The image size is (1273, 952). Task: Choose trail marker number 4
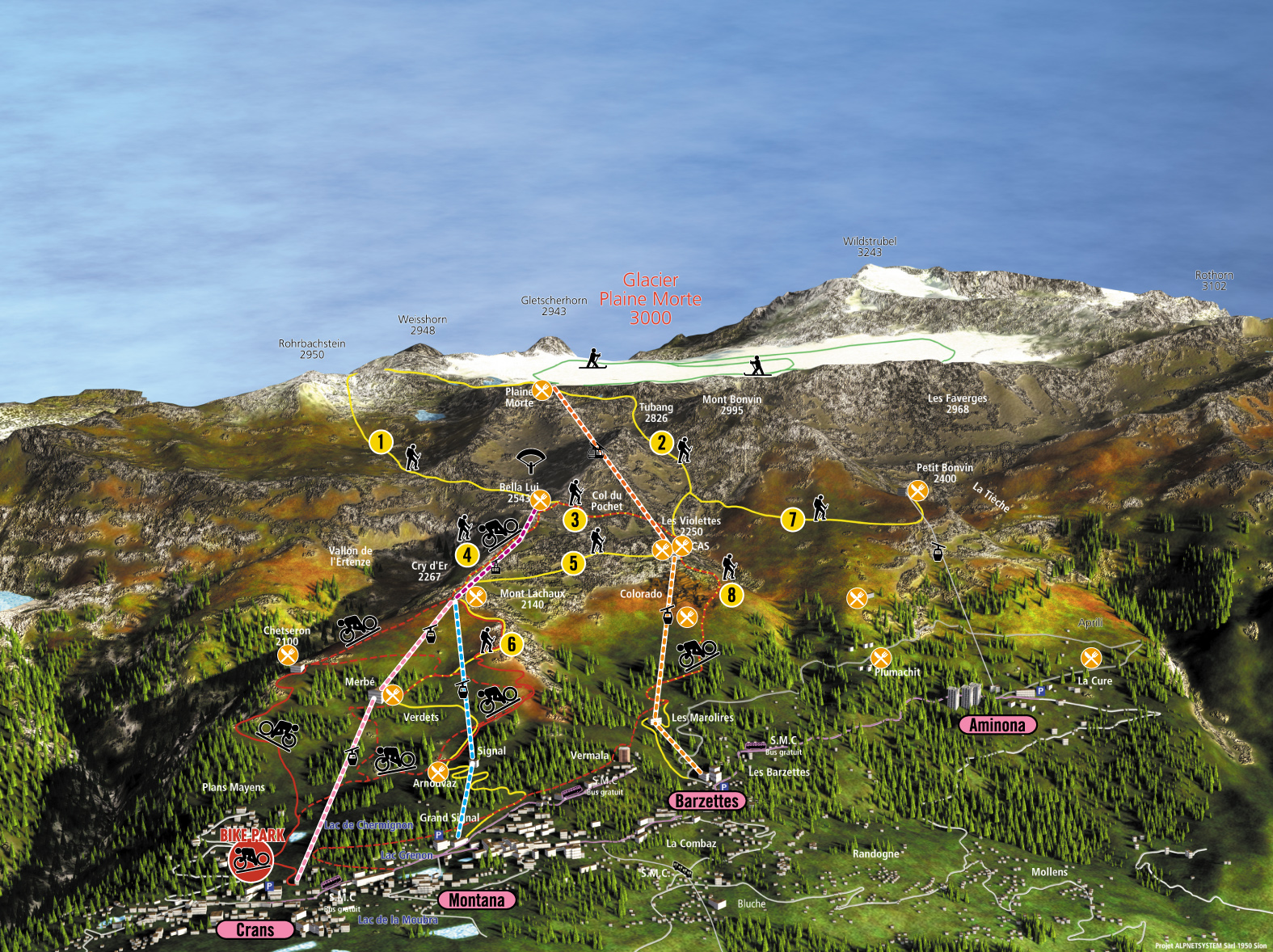(x=467, y=555)
